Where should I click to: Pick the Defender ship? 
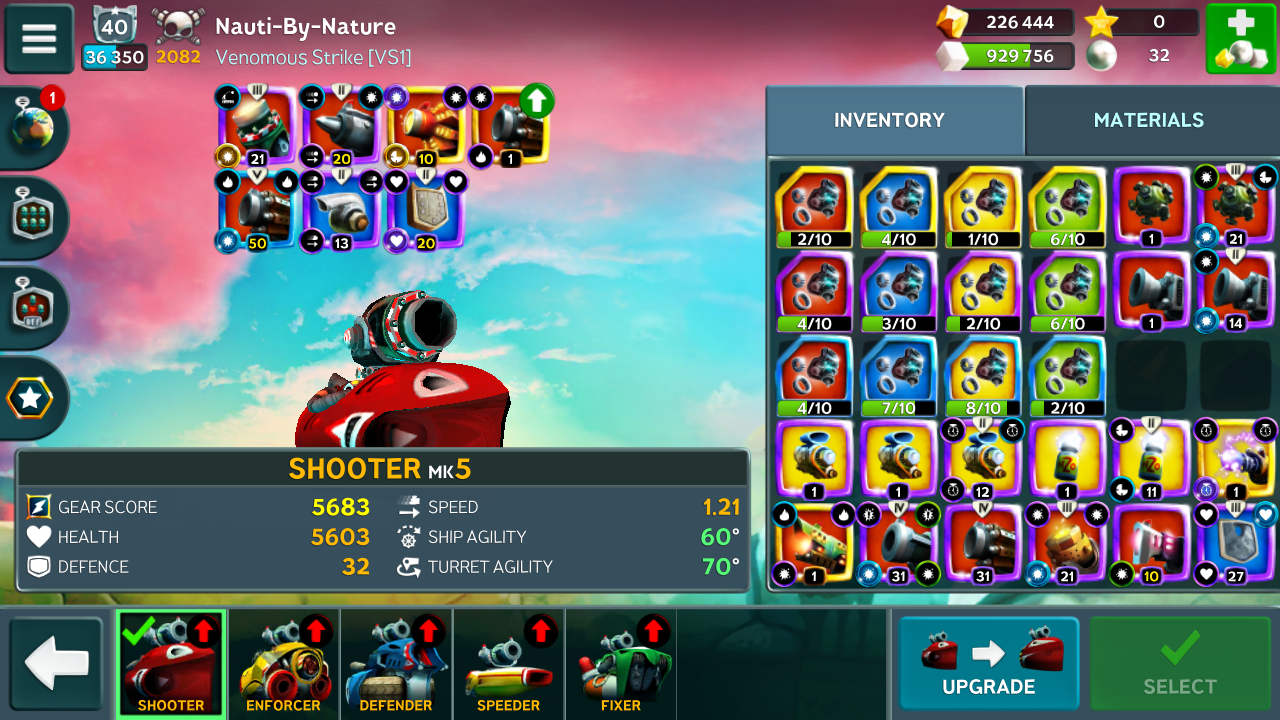[396, 664]
